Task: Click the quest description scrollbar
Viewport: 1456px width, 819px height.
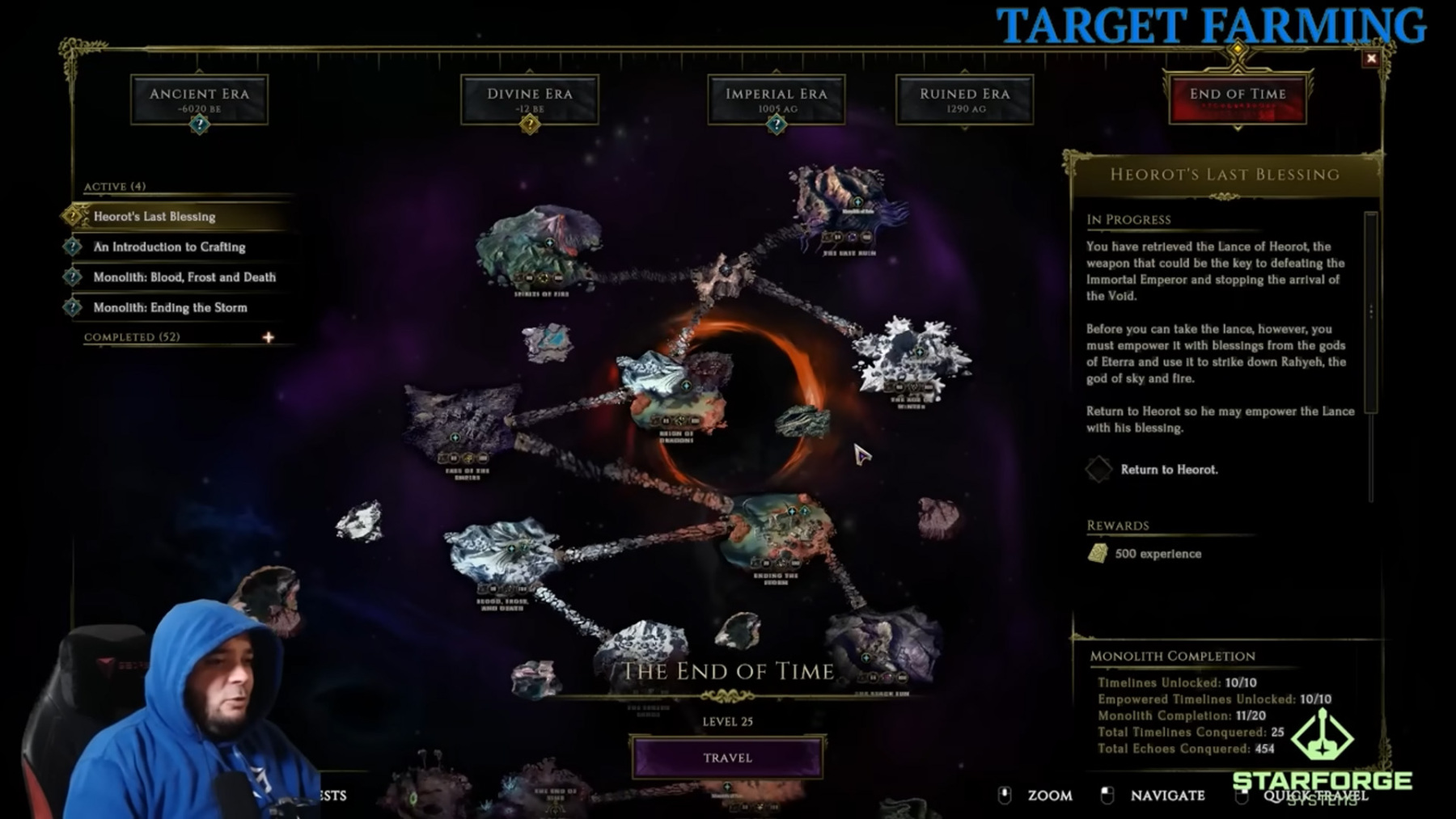Action: (1370, 311)
